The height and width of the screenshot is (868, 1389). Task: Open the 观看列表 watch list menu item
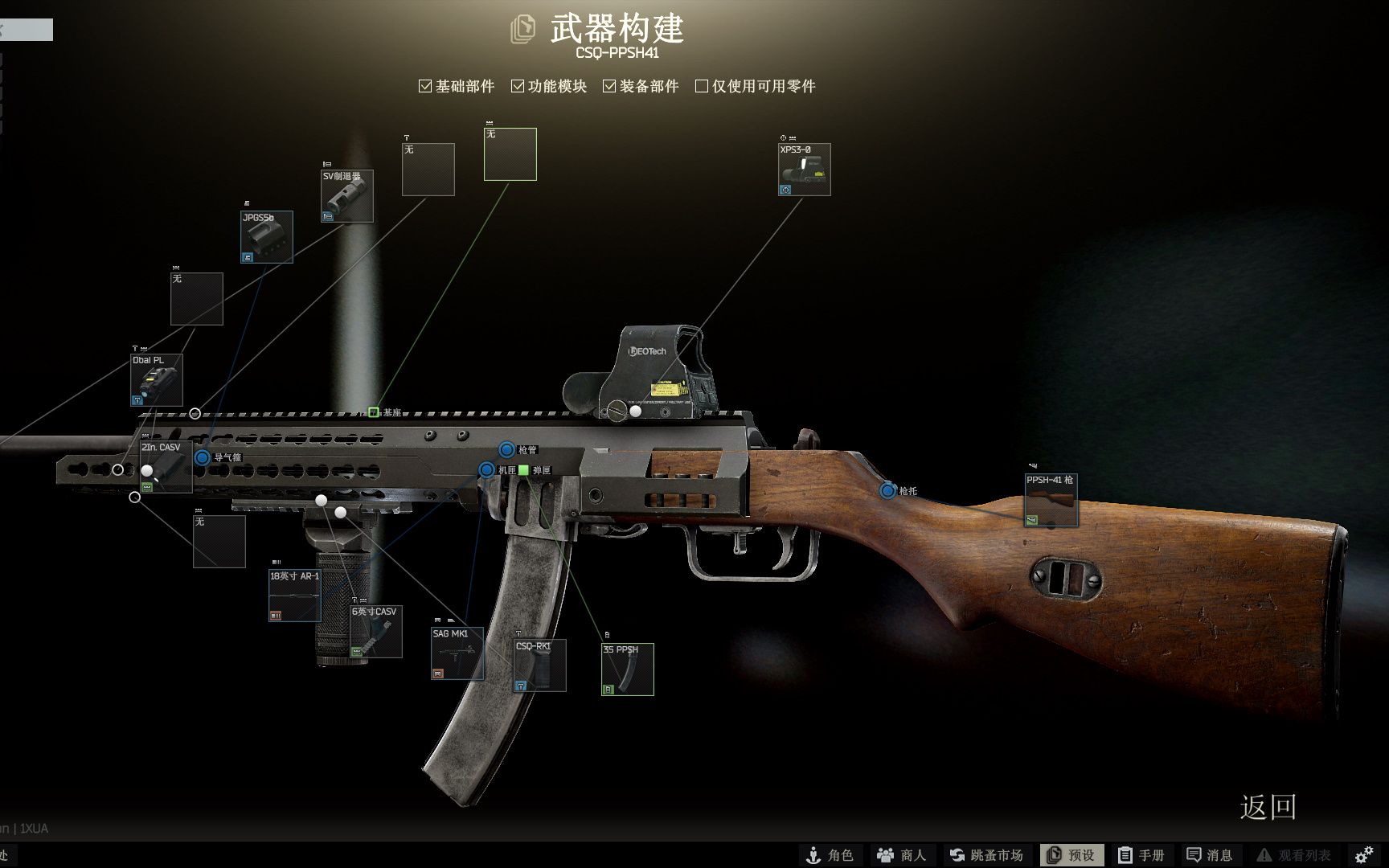tap(1292, 854)
